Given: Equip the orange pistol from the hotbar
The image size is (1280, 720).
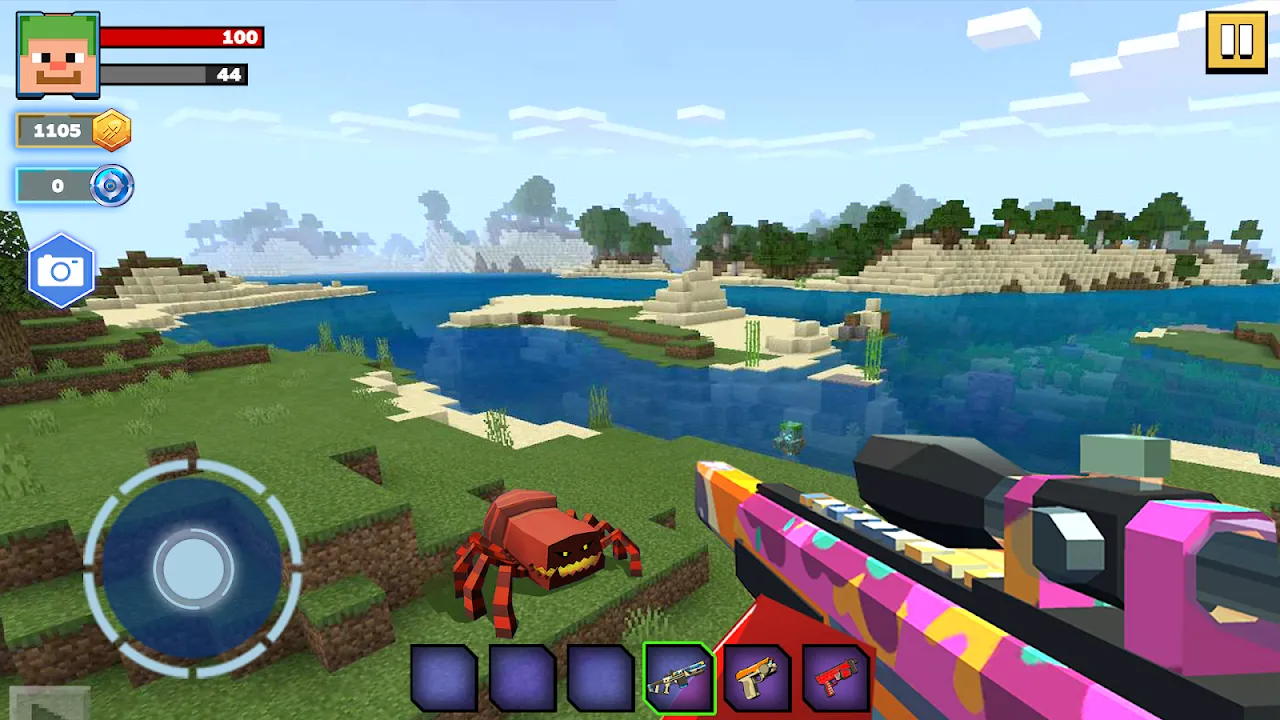Looking at the screenshot, I should (x=759, y=679).
